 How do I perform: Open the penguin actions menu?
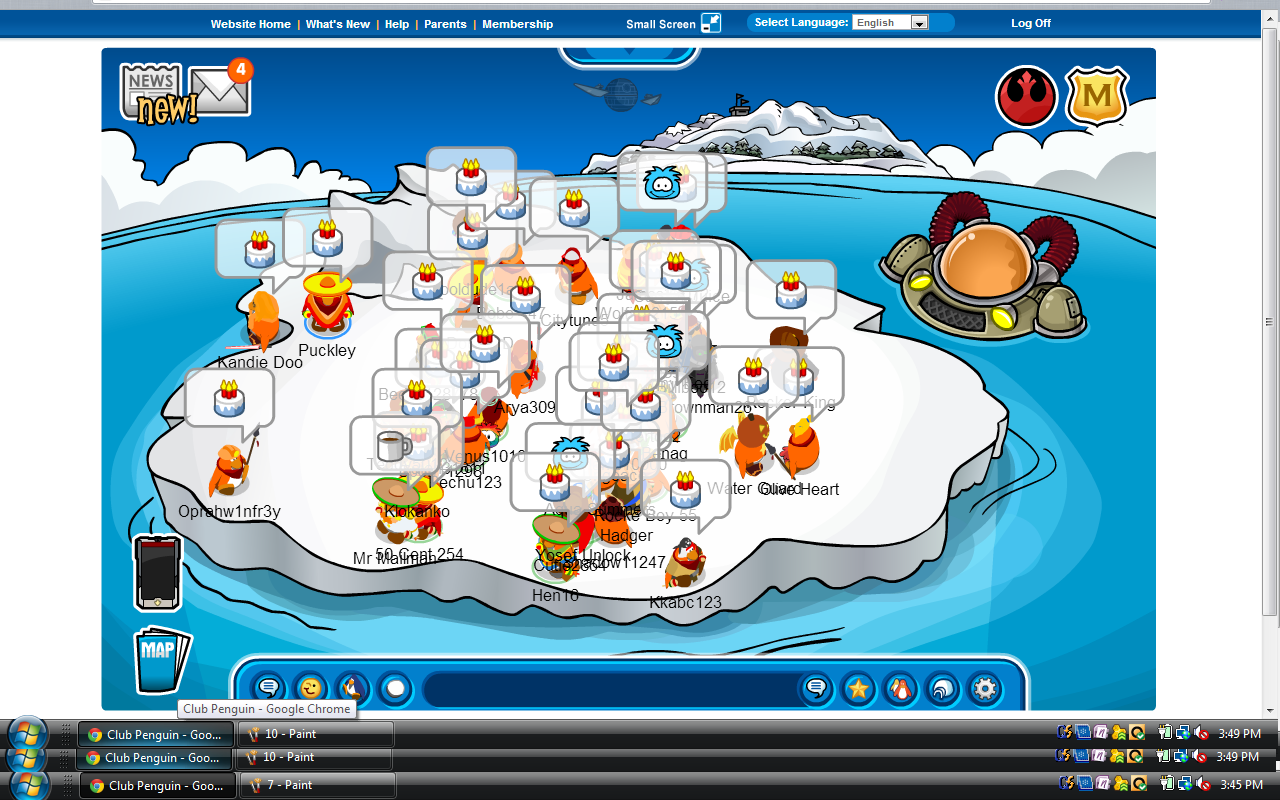(353, 688)
